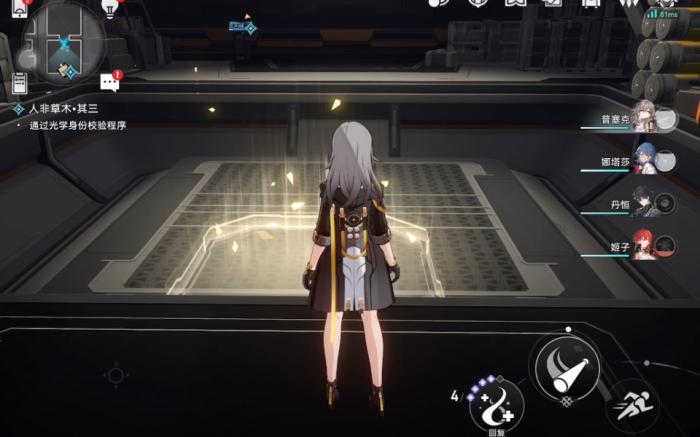Tap the lightbulb hint icon
700x437 pixels.
110,8
